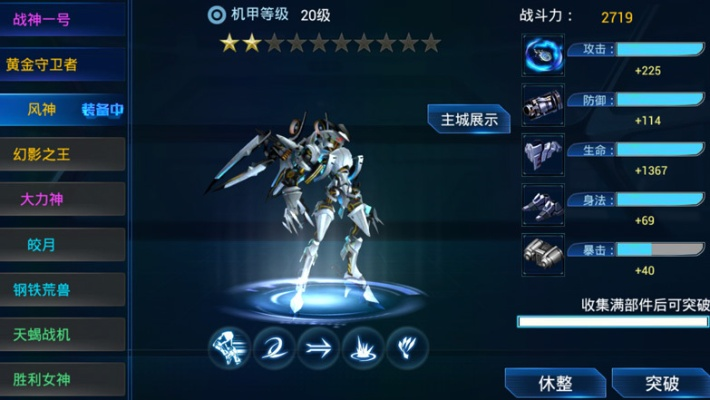Screen dimensions: 710x400
Task: Select the agility boots part icon
Action: [x=543, y=203]
